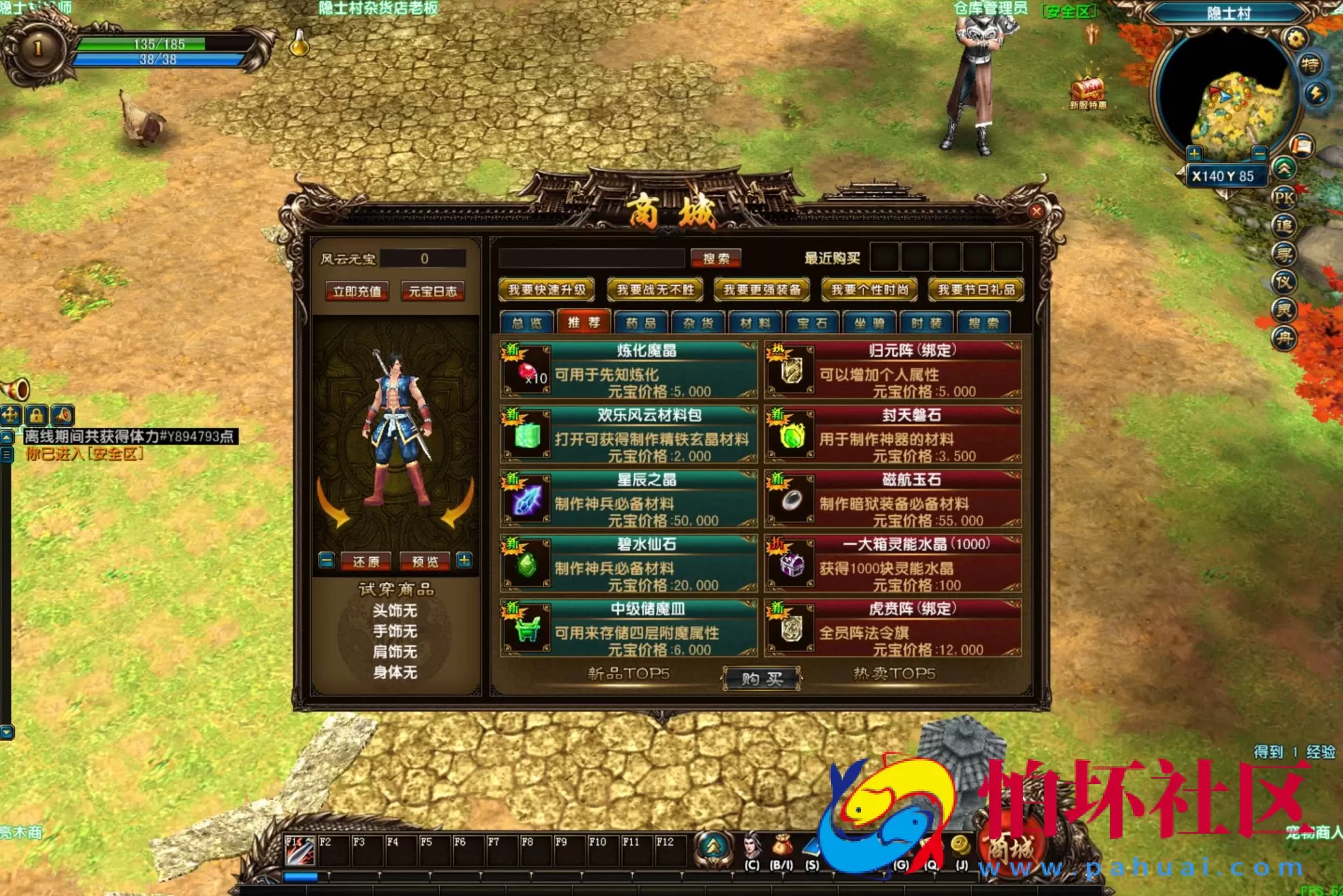This screenshot has width=1343, height=896.
Task: Click the gold coin (J) icon on the bottom bar
Action: click(962, 845)
